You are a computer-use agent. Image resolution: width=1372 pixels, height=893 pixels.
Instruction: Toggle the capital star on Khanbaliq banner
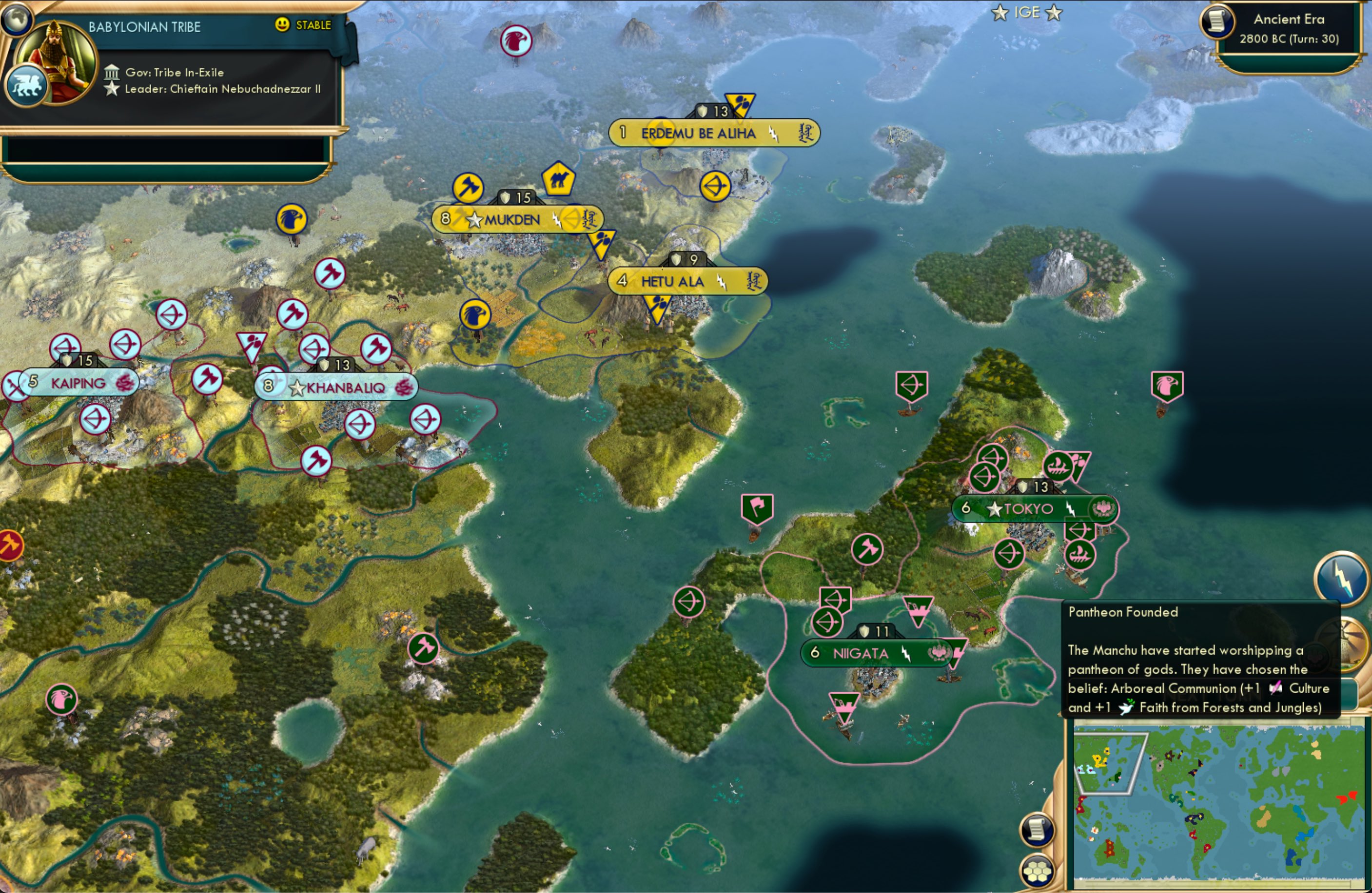point(297,388)
